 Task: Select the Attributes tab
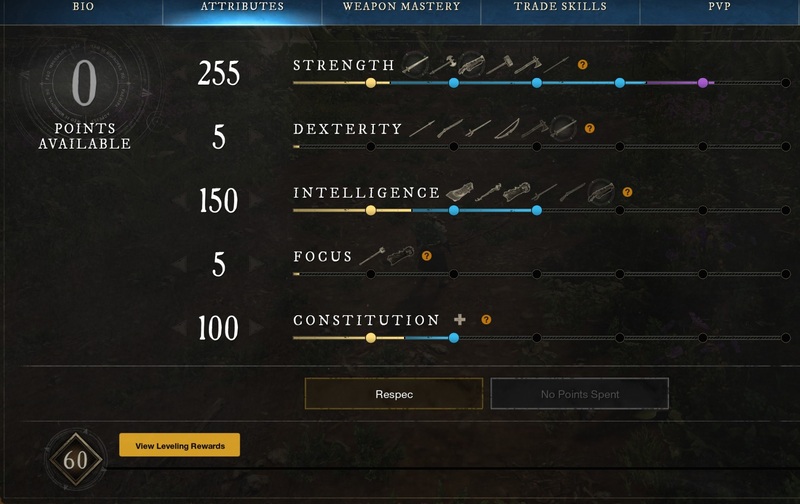tap(242, 7)
